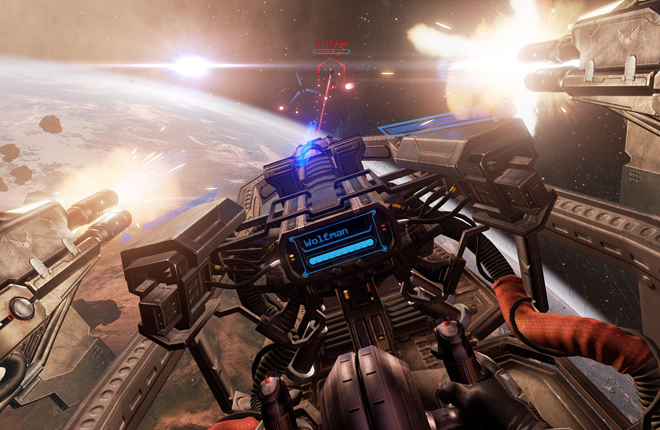Select the red hexagon enemy target marker
Viewport: 660px width, 430px height.
[x=331, y=71]
